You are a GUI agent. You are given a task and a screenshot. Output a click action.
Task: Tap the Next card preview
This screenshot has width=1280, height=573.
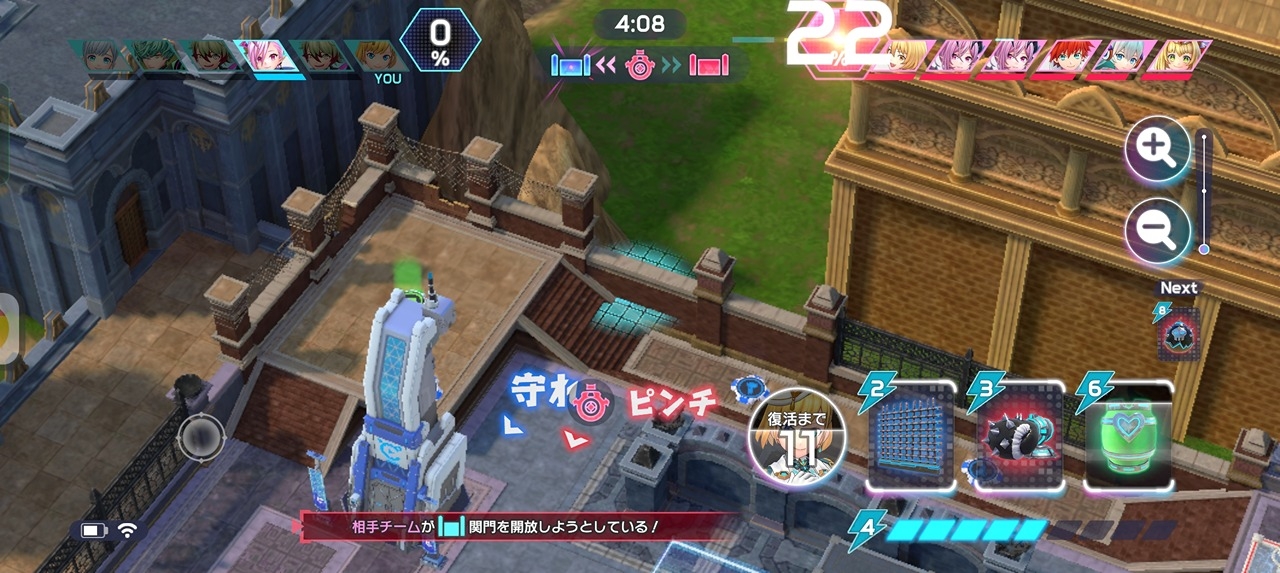(x=1177, y=332)
